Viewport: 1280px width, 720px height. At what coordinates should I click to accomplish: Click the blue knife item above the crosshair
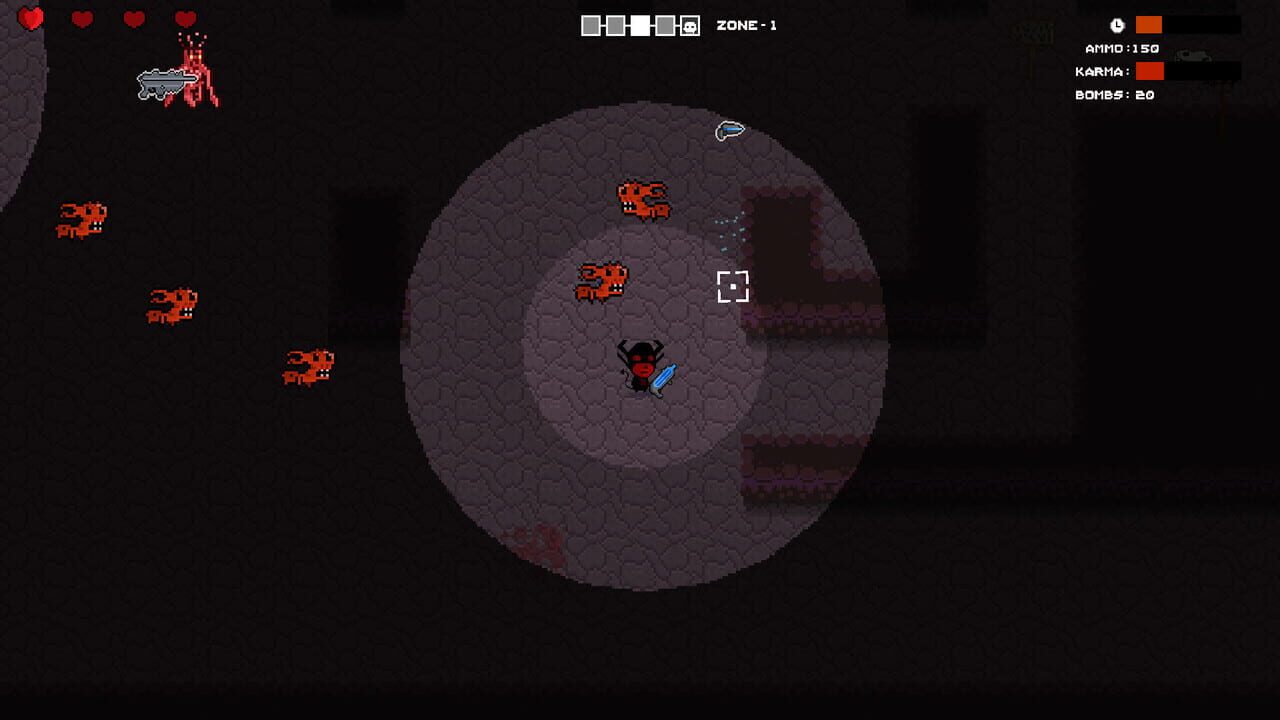[730, 129]
